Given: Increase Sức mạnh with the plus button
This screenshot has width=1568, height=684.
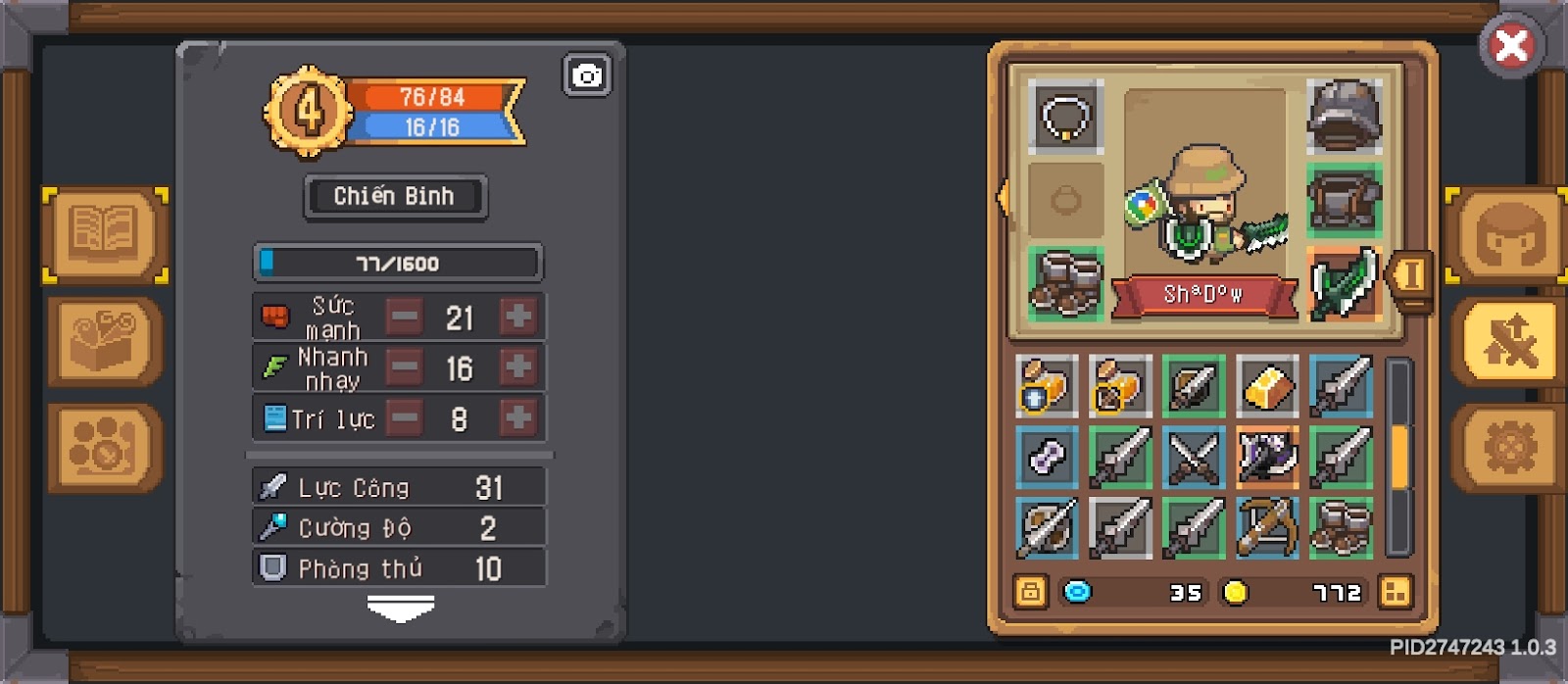Looking at the screenshot, I should [517, 317].
